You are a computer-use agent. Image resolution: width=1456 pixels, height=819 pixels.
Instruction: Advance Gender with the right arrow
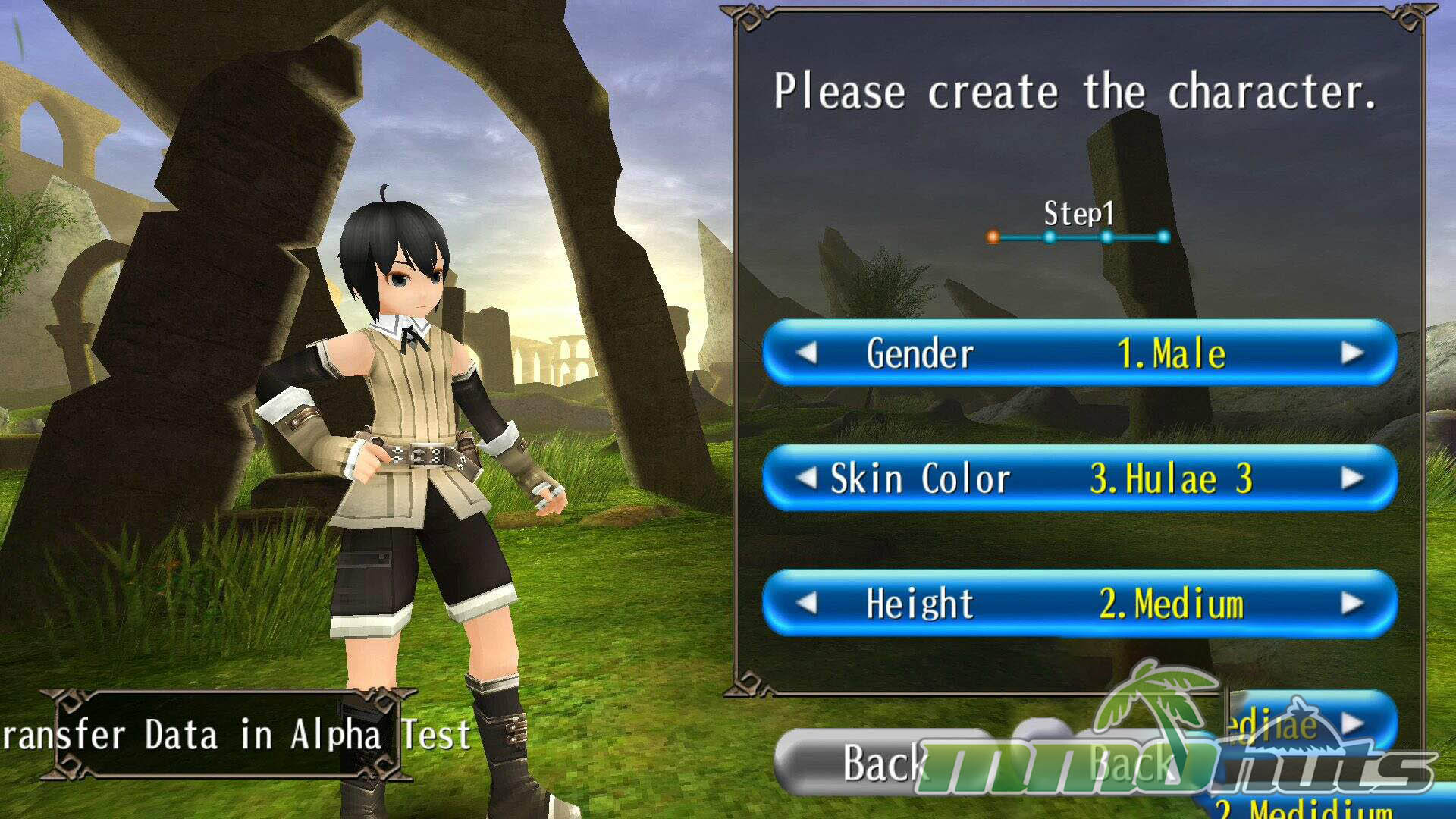[1351, 353]
